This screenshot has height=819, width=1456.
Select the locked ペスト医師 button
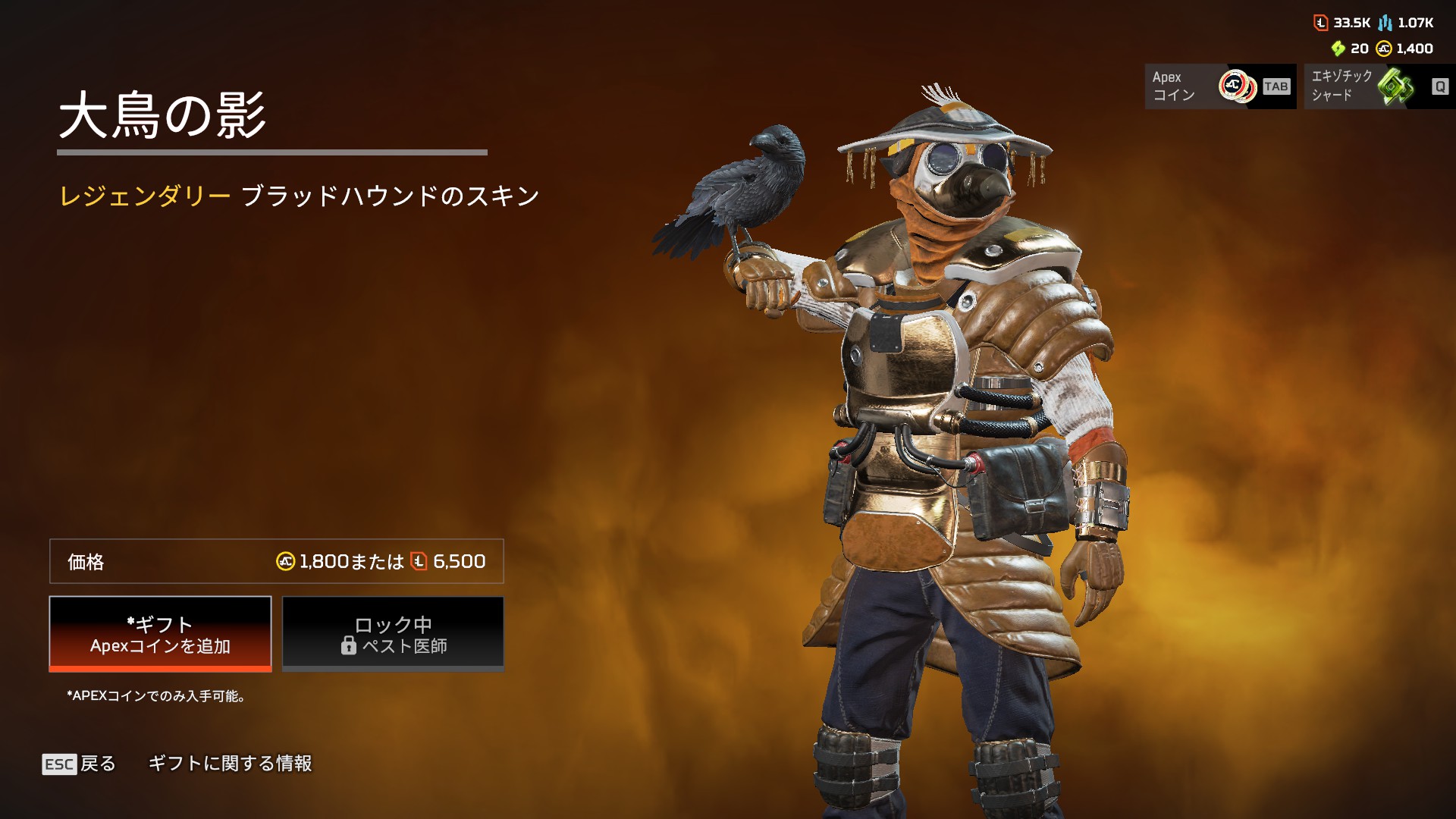tap(393, 634)
